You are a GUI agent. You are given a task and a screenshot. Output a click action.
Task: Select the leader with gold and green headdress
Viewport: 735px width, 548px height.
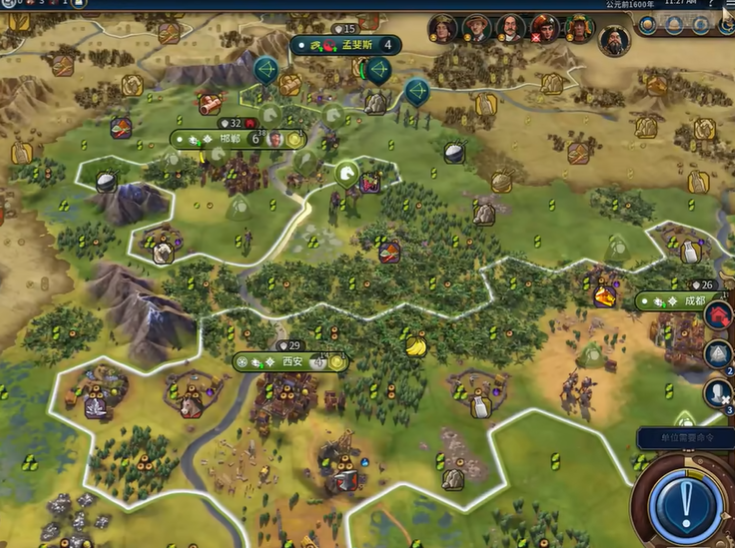579,29
